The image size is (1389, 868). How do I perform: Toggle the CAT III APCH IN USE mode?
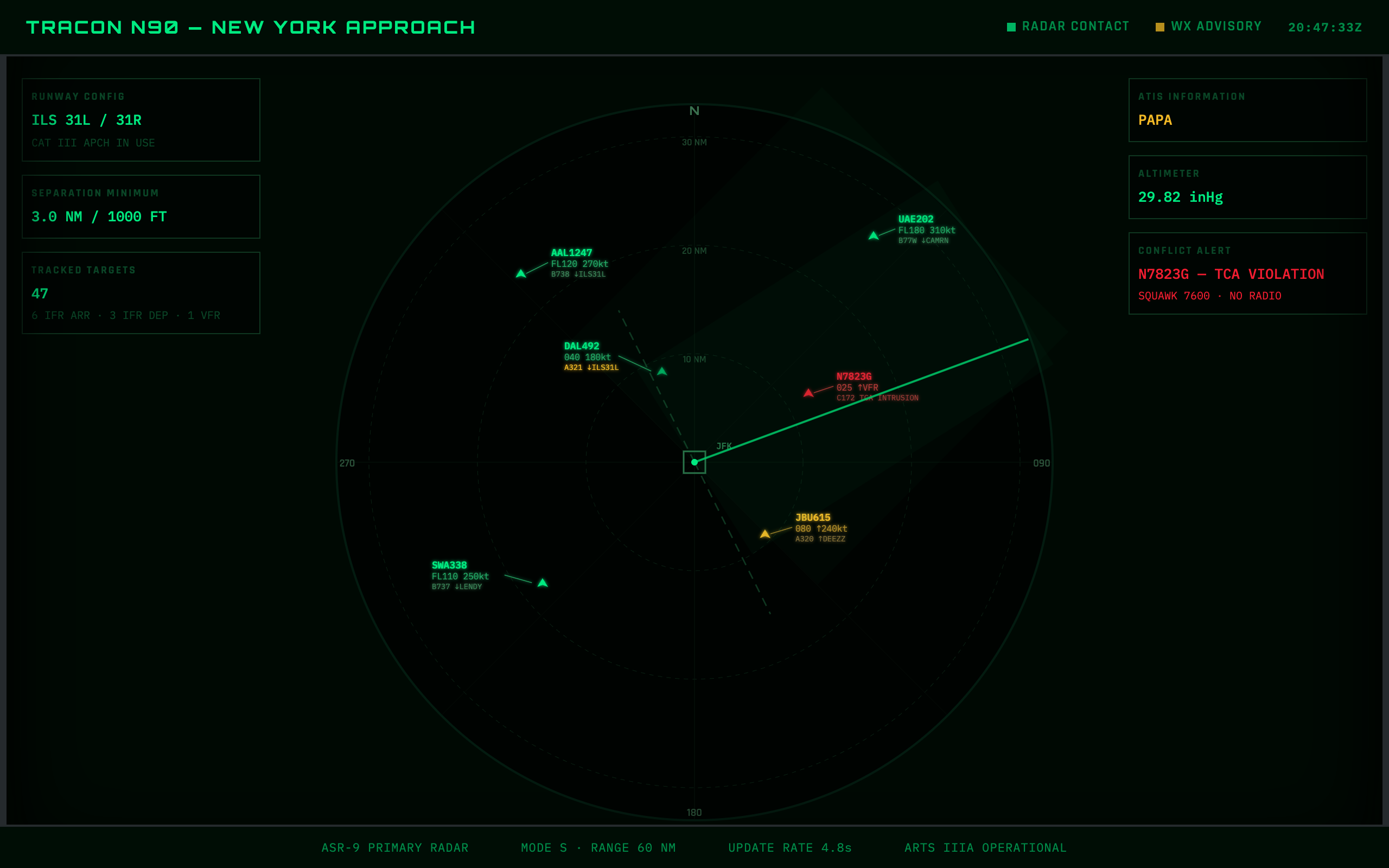(x=93, y=143)
